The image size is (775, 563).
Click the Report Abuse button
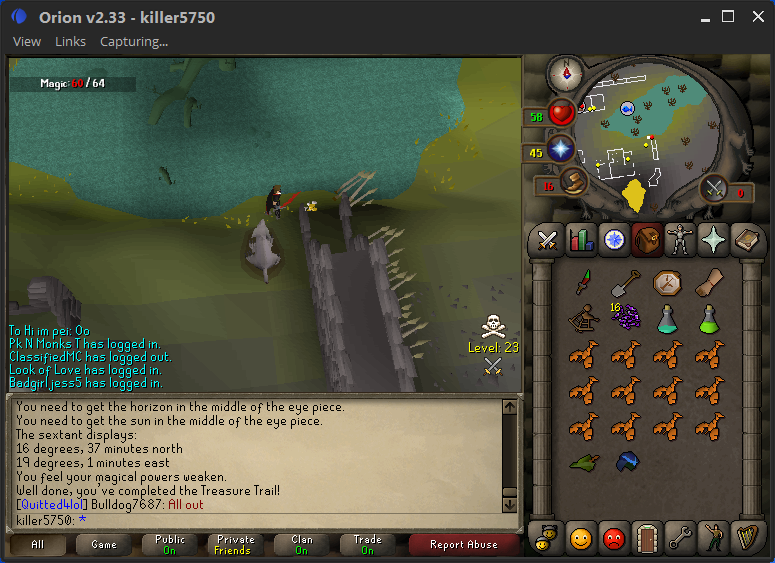[x=463, y=545]
